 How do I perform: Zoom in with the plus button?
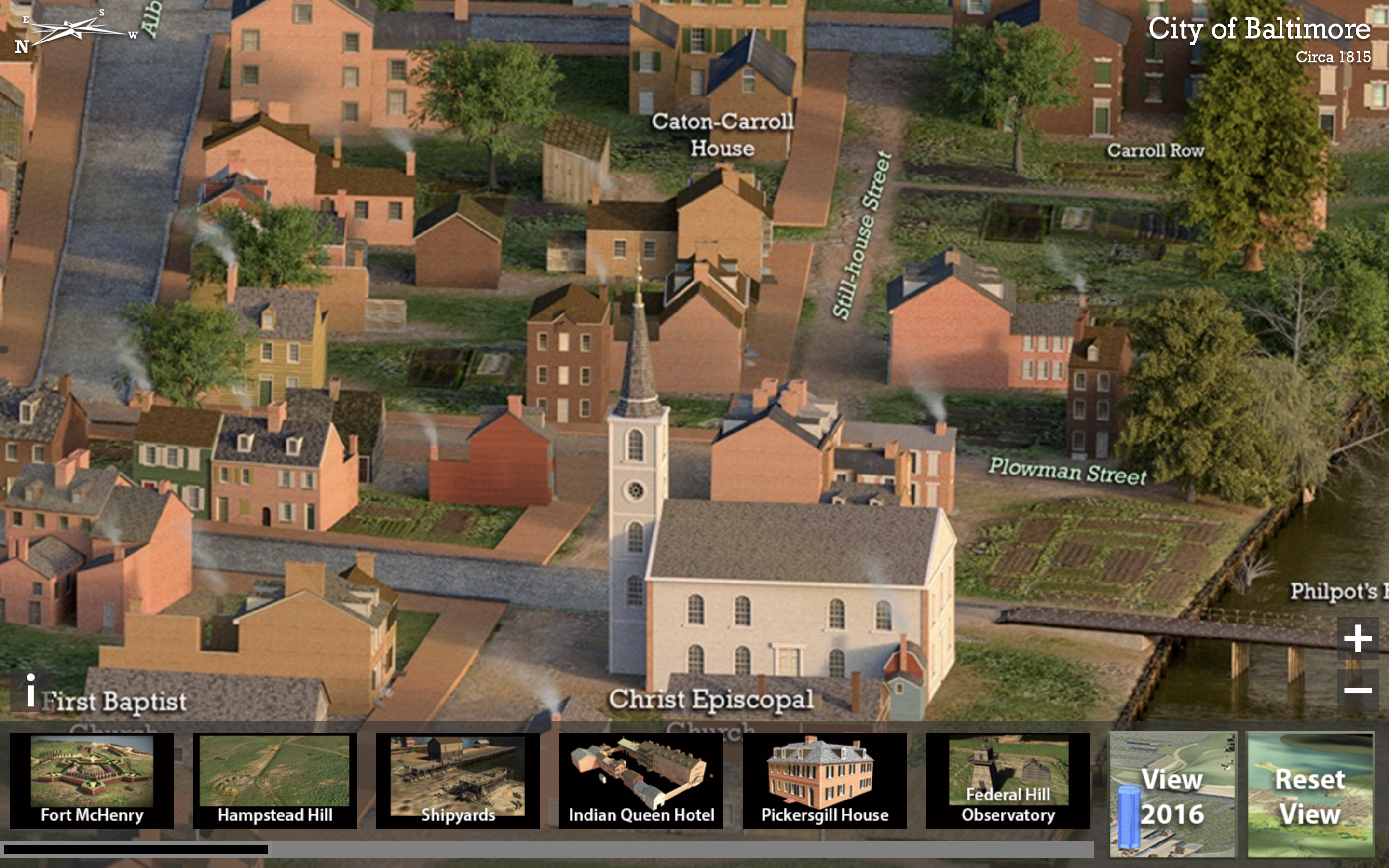(1358, 638)
